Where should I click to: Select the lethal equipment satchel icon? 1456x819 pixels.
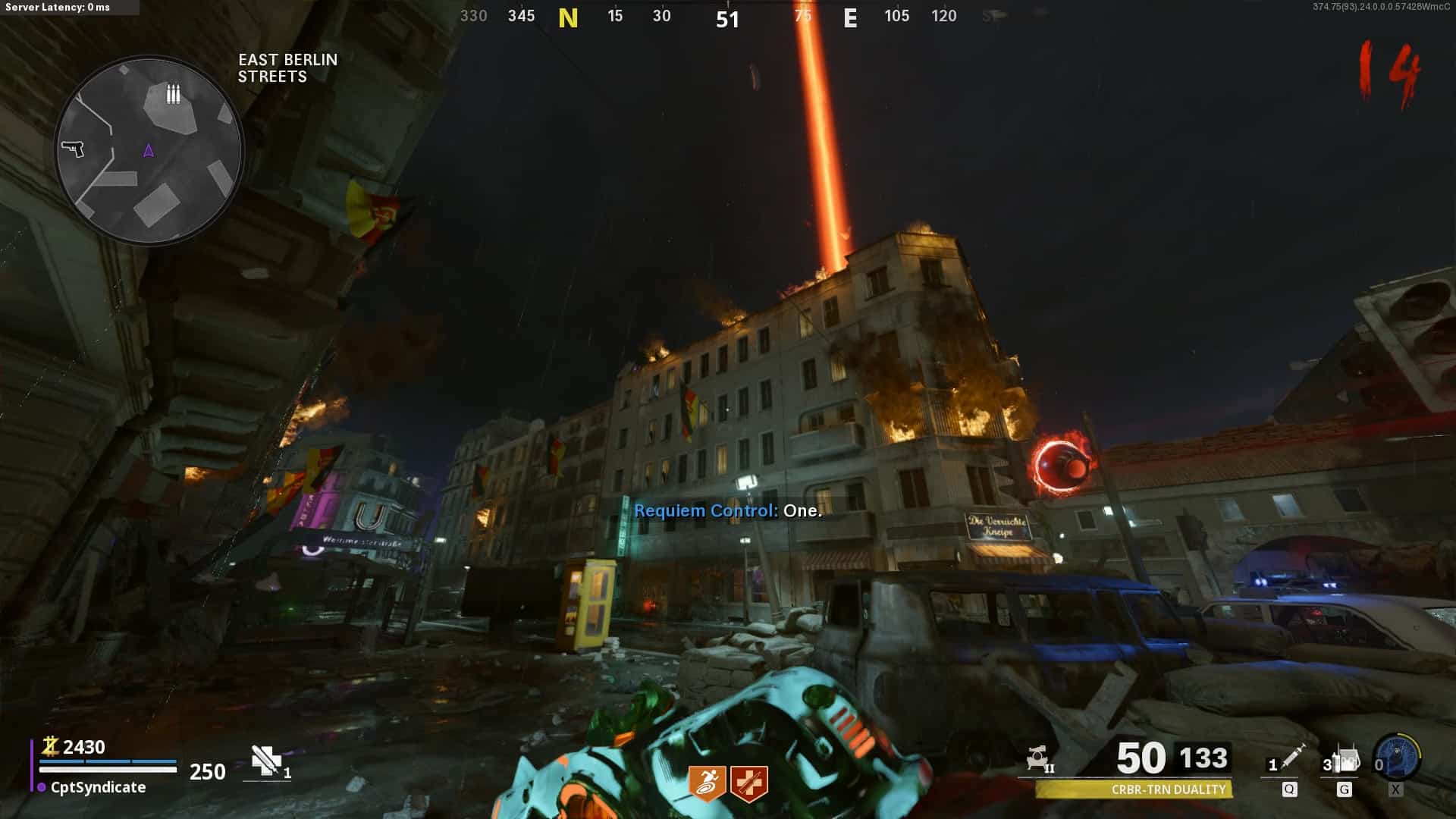[1345, 759]
